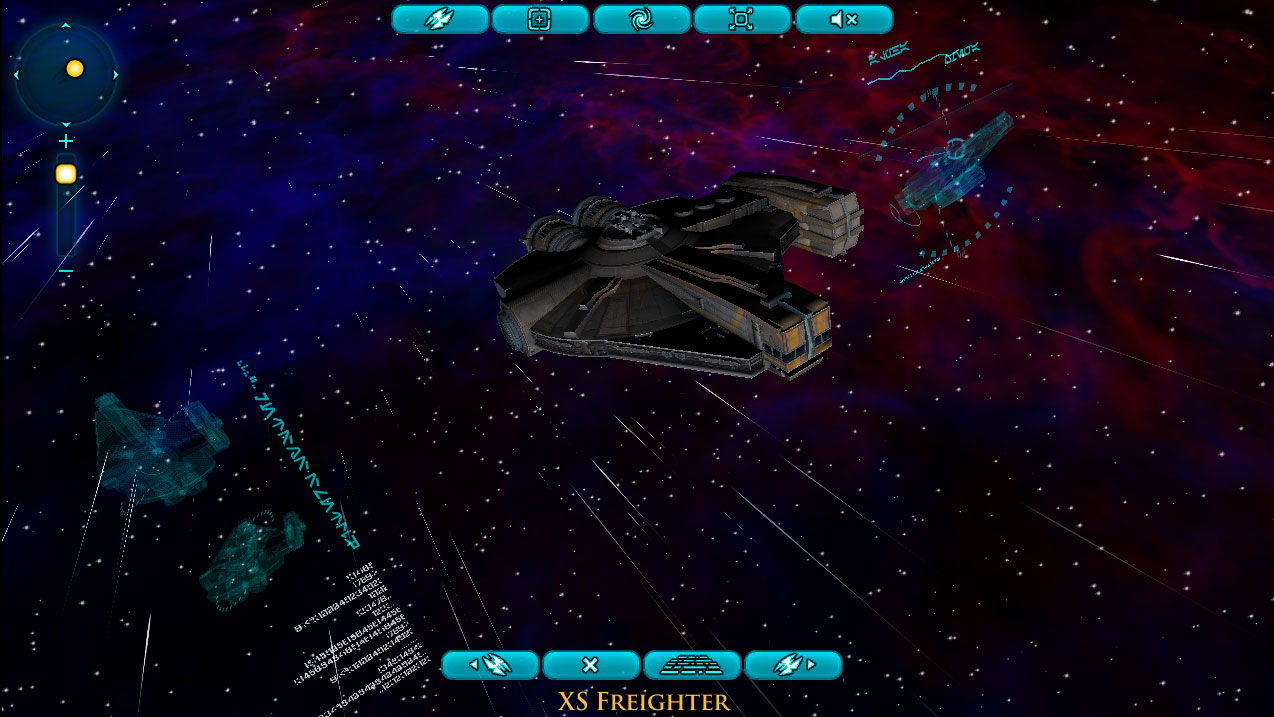Rotate the view up with the top arrow
Viewport: 1274px width, 717px height.
coord(66,25)
